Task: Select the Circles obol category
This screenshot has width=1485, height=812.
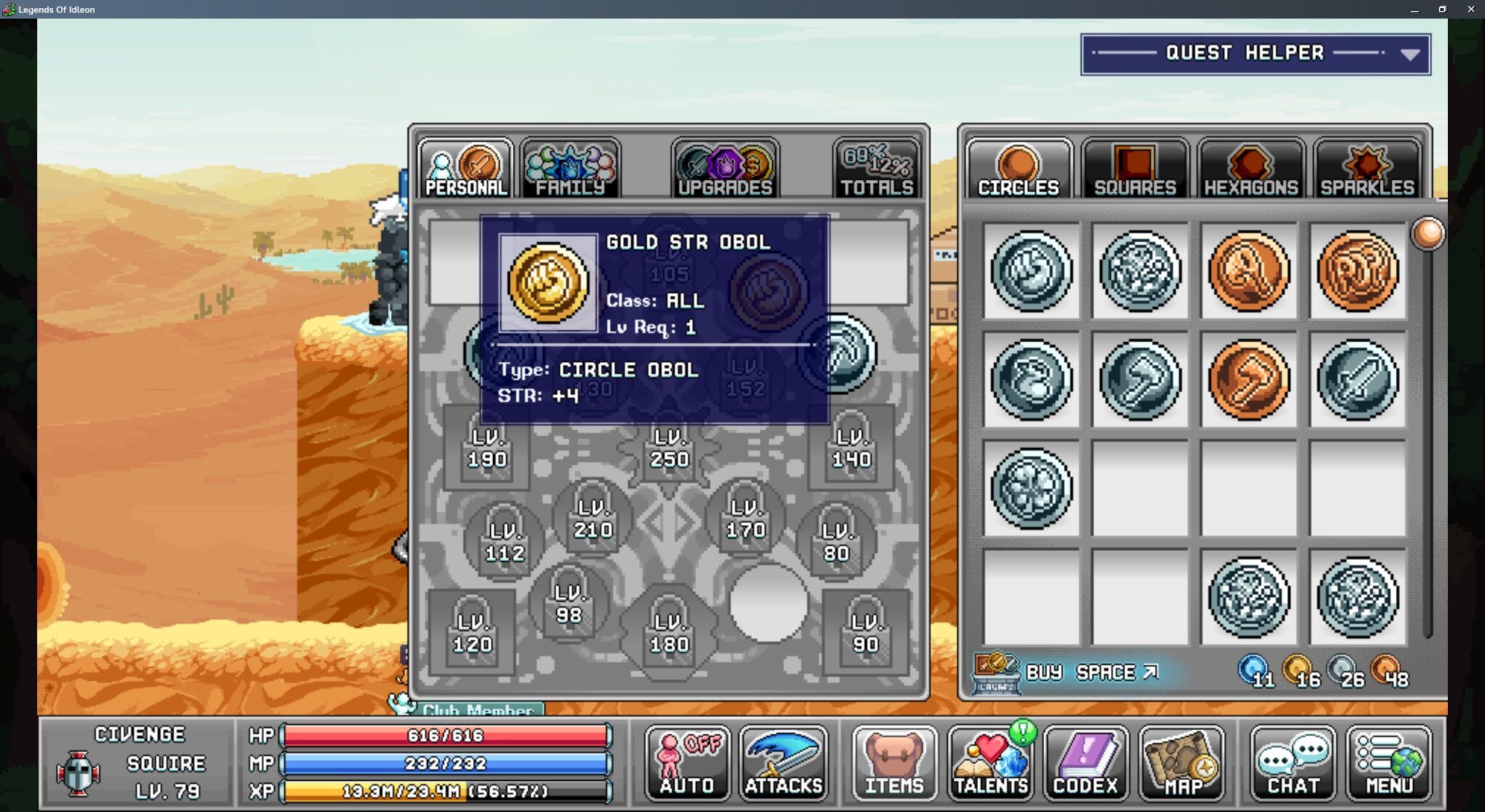Action: pyautogui.click(x=1019, y=170)
